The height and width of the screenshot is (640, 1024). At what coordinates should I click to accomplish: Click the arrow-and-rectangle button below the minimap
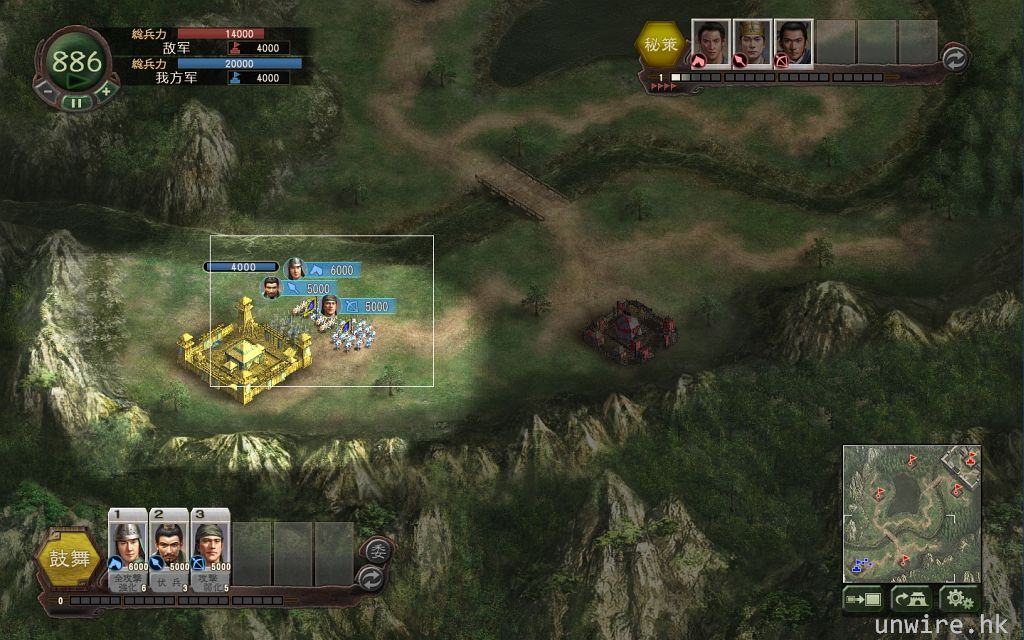tap(863, 600)
